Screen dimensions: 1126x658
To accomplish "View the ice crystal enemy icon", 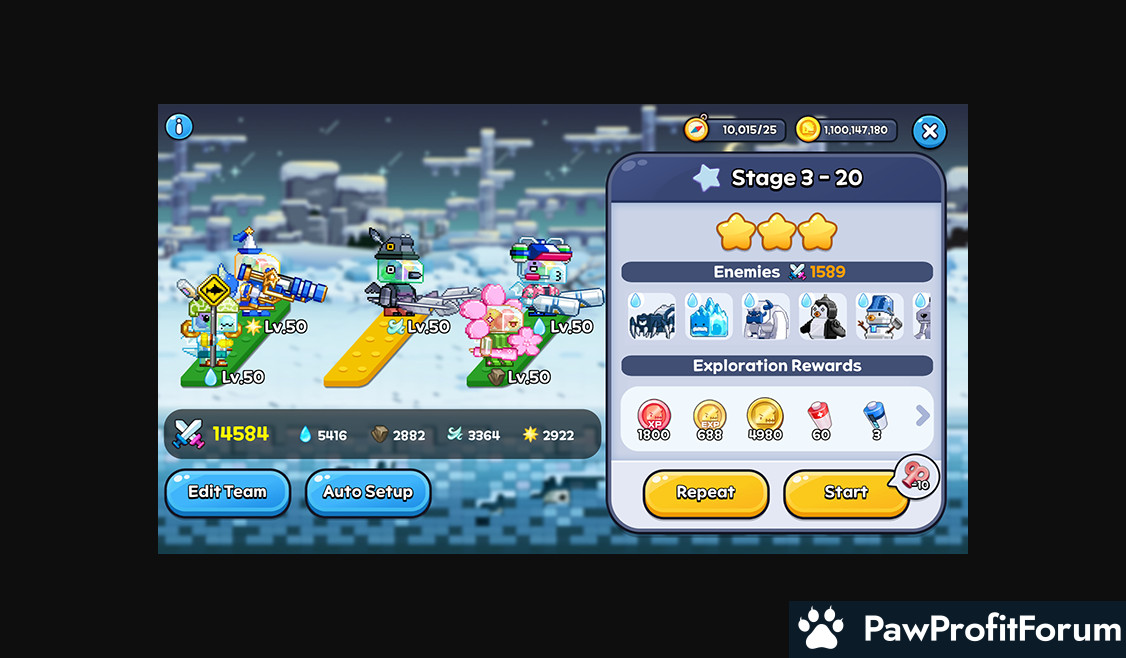I will 709,317.
